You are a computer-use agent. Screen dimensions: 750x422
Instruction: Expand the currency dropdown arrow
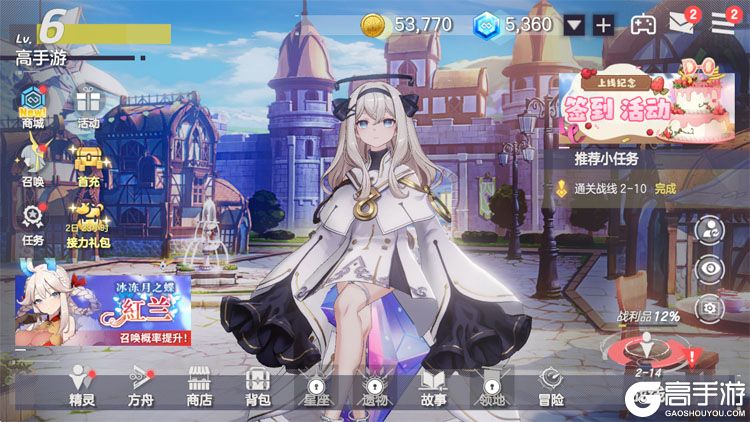pos(573,25)
